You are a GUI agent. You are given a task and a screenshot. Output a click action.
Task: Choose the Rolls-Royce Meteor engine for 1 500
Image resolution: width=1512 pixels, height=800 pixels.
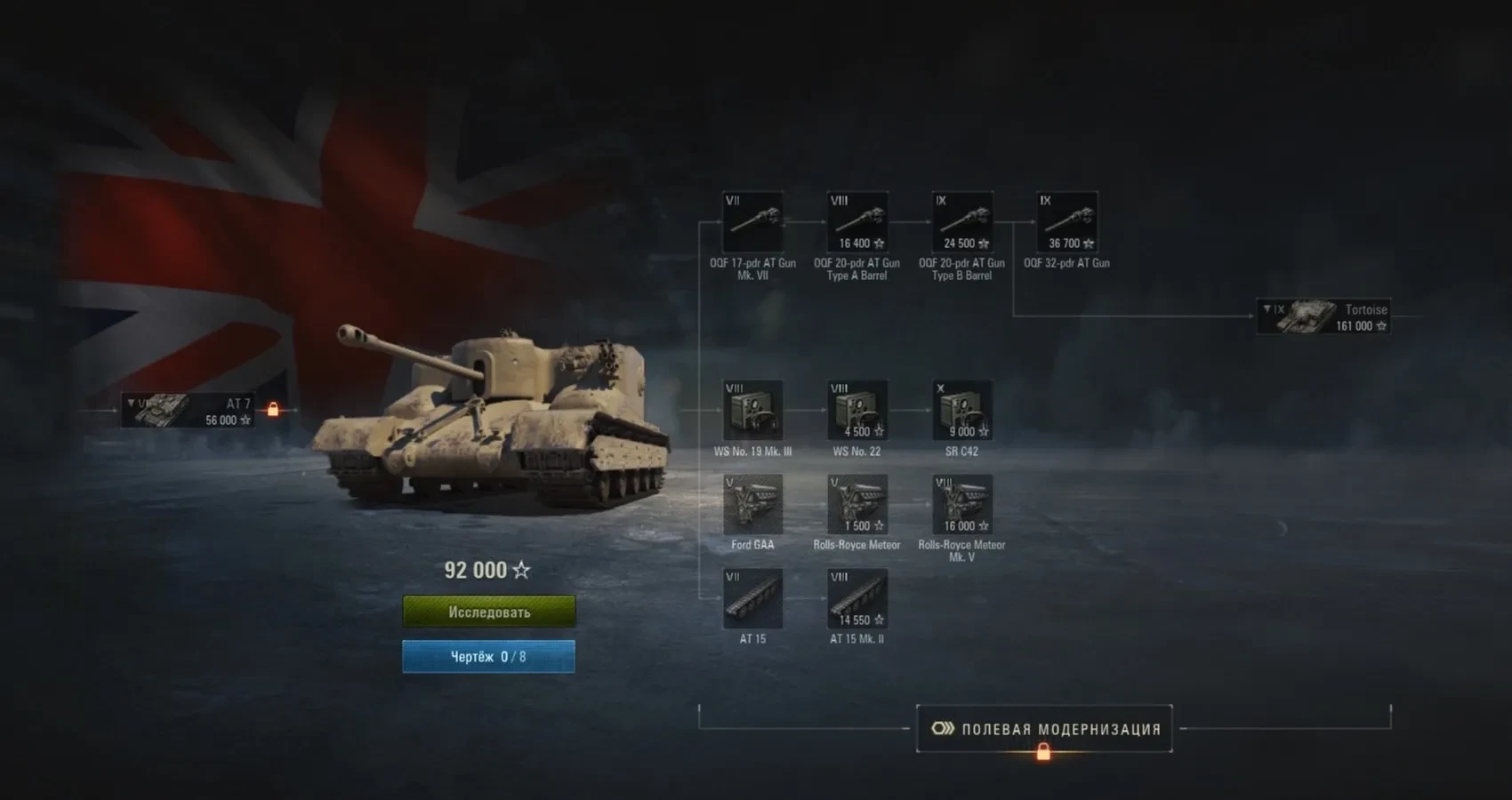pyautogui.click(x=857, y=505)
